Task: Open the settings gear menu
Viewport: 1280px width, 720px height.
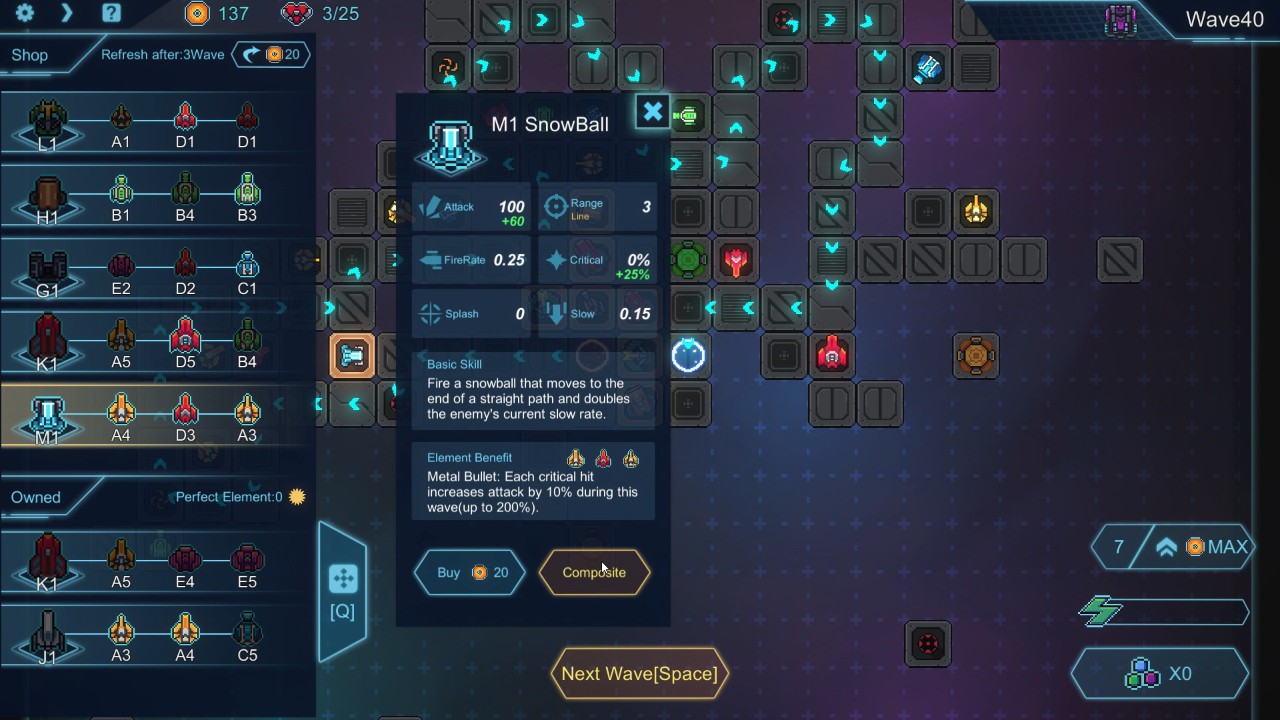Action: point(25,13)
